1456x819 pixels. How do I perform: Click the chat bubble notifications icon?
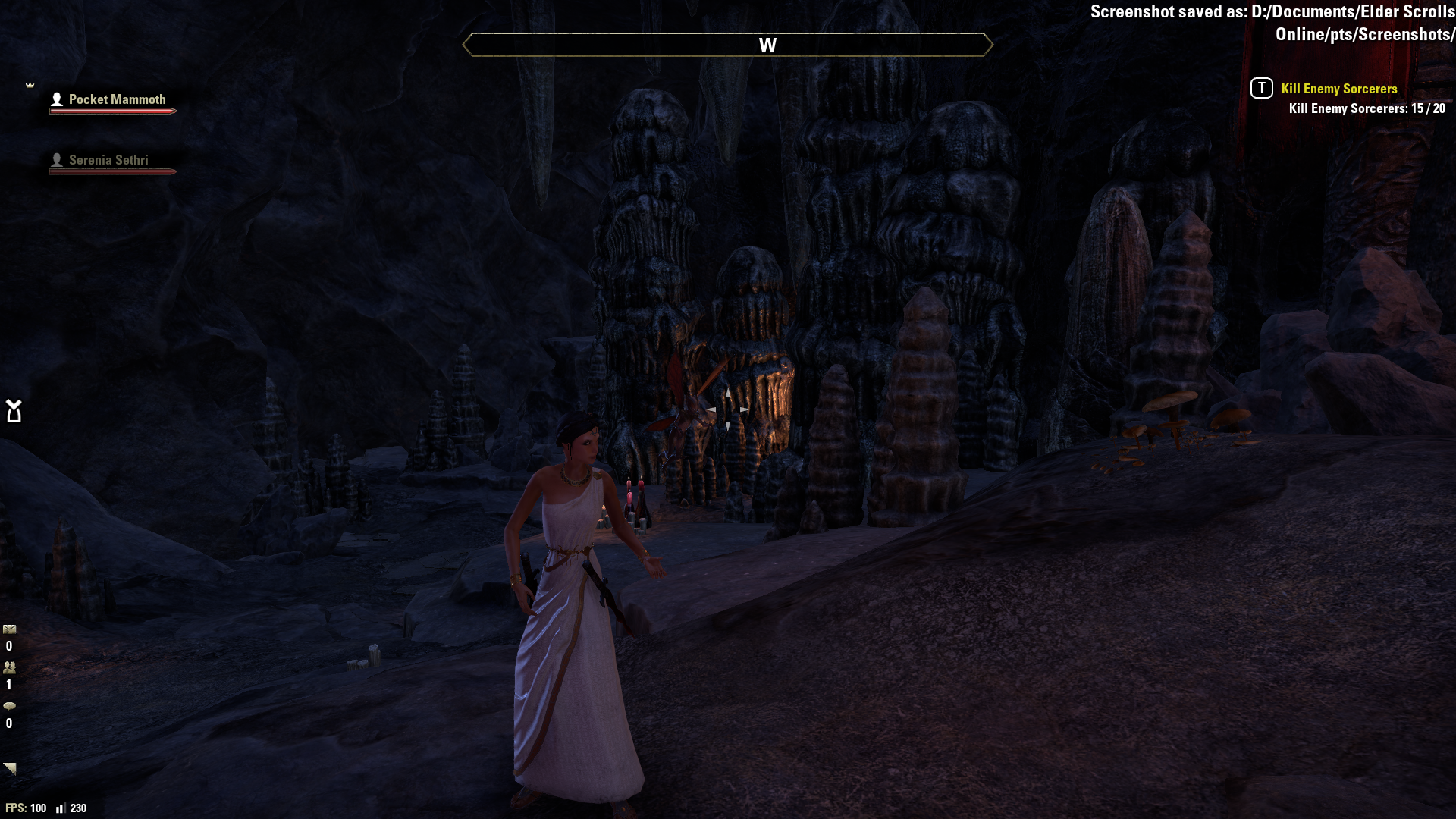10,706
